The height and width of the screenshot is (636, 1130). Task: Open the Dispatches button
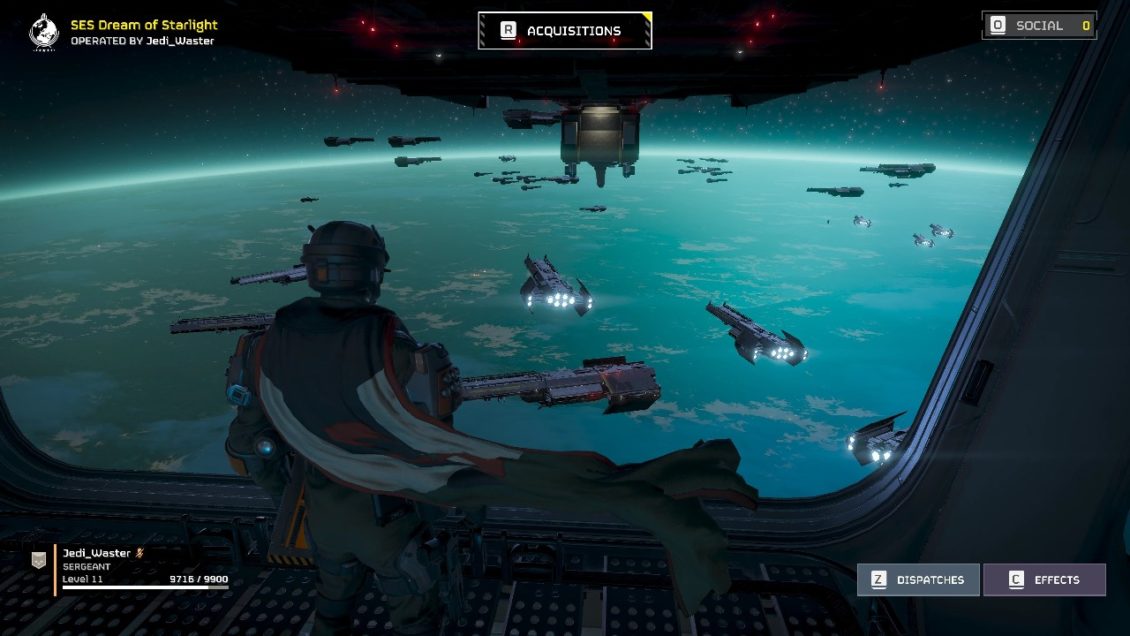[918, 580]
